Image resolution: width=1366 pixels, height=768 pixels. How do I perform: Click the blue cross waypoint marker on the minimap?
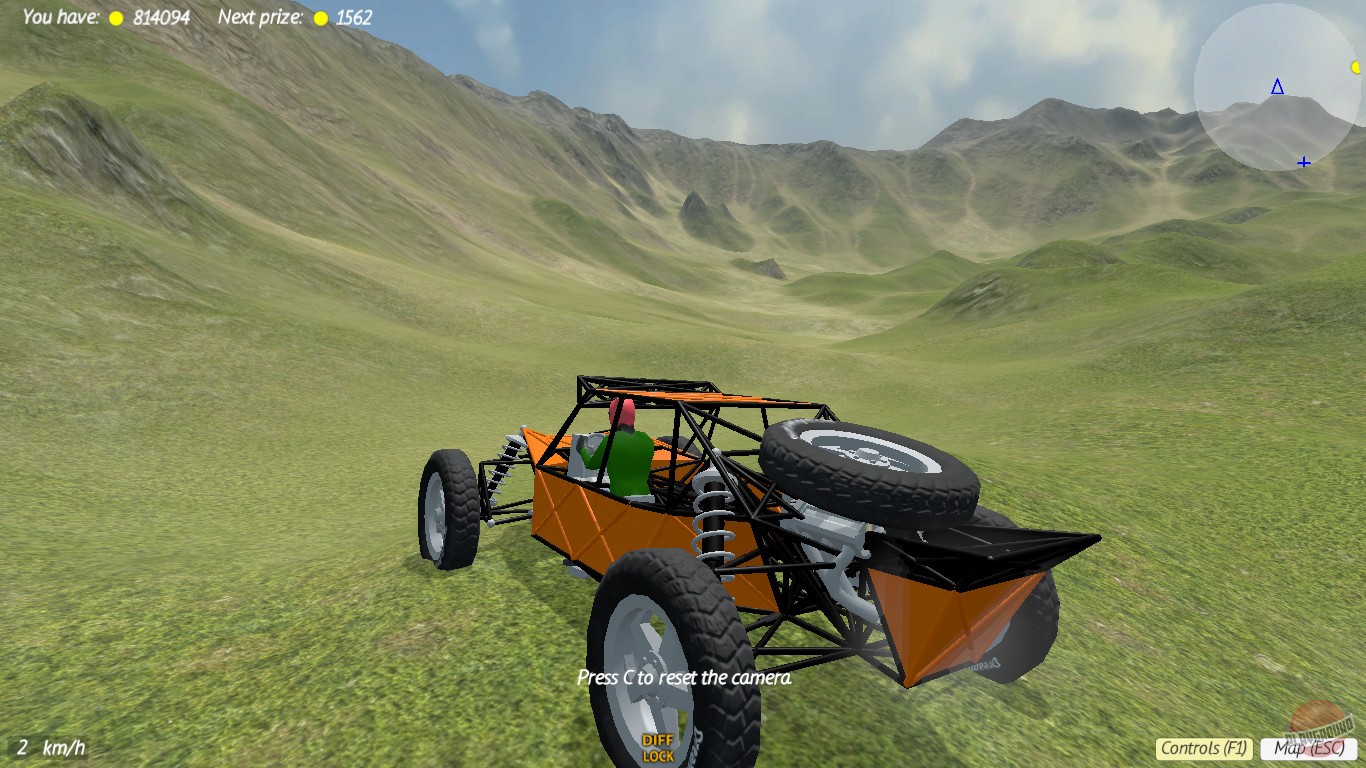point(1303,160)
